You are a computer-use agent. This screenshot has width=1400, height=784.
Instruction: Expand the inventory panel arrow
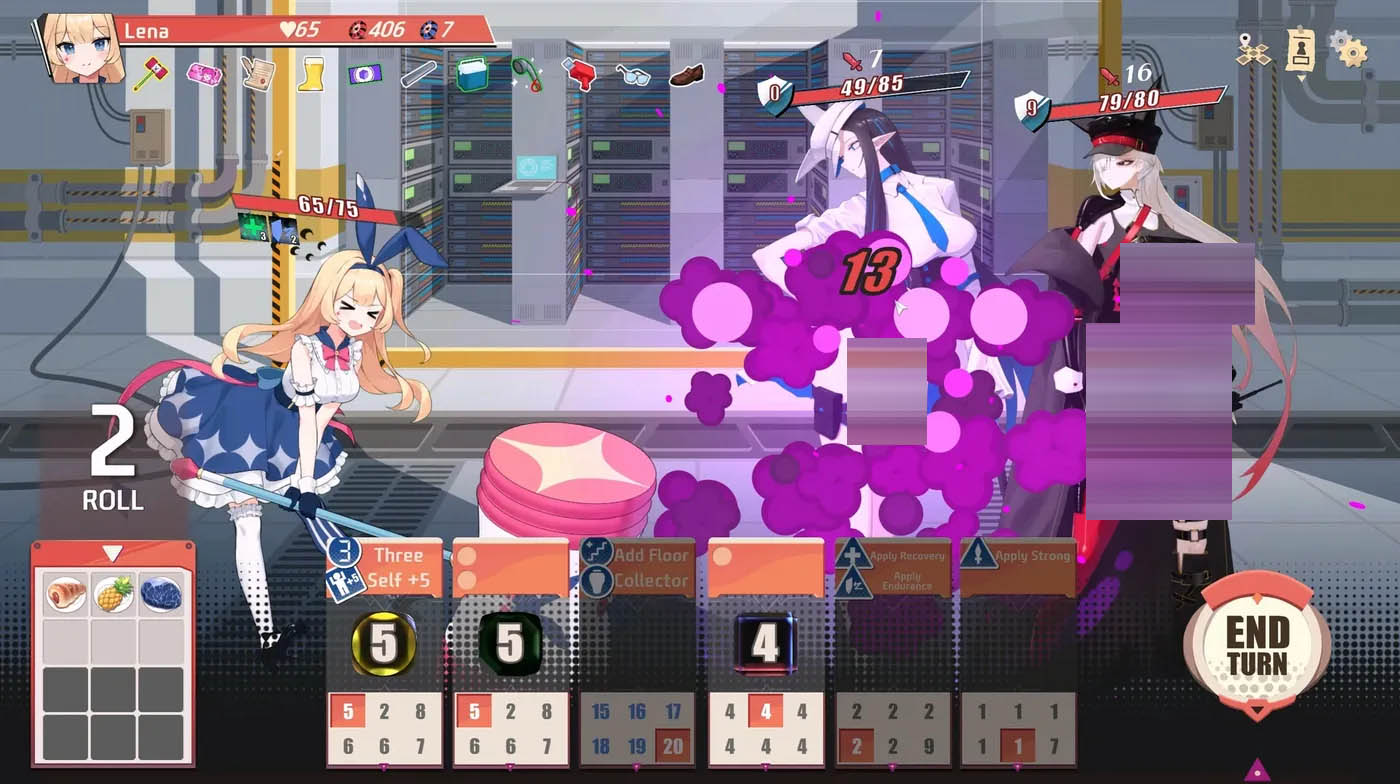(x=112, y=551)
